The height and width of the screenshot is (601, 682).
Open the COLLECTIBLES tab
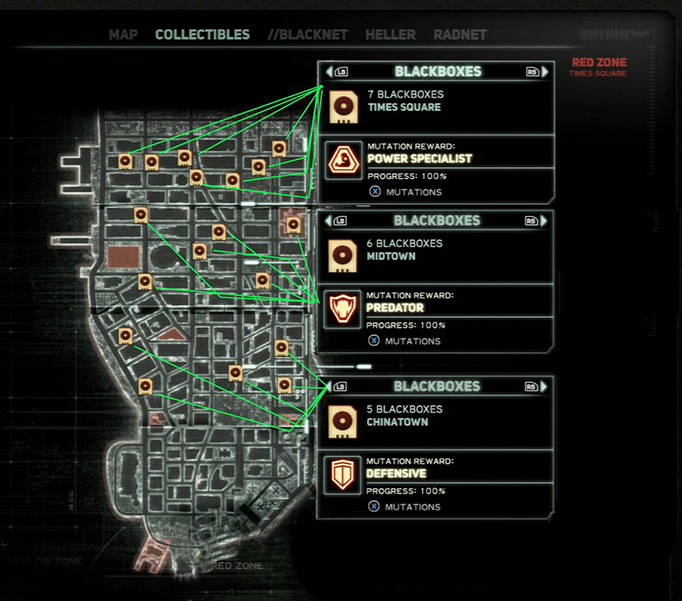(202, 35)
